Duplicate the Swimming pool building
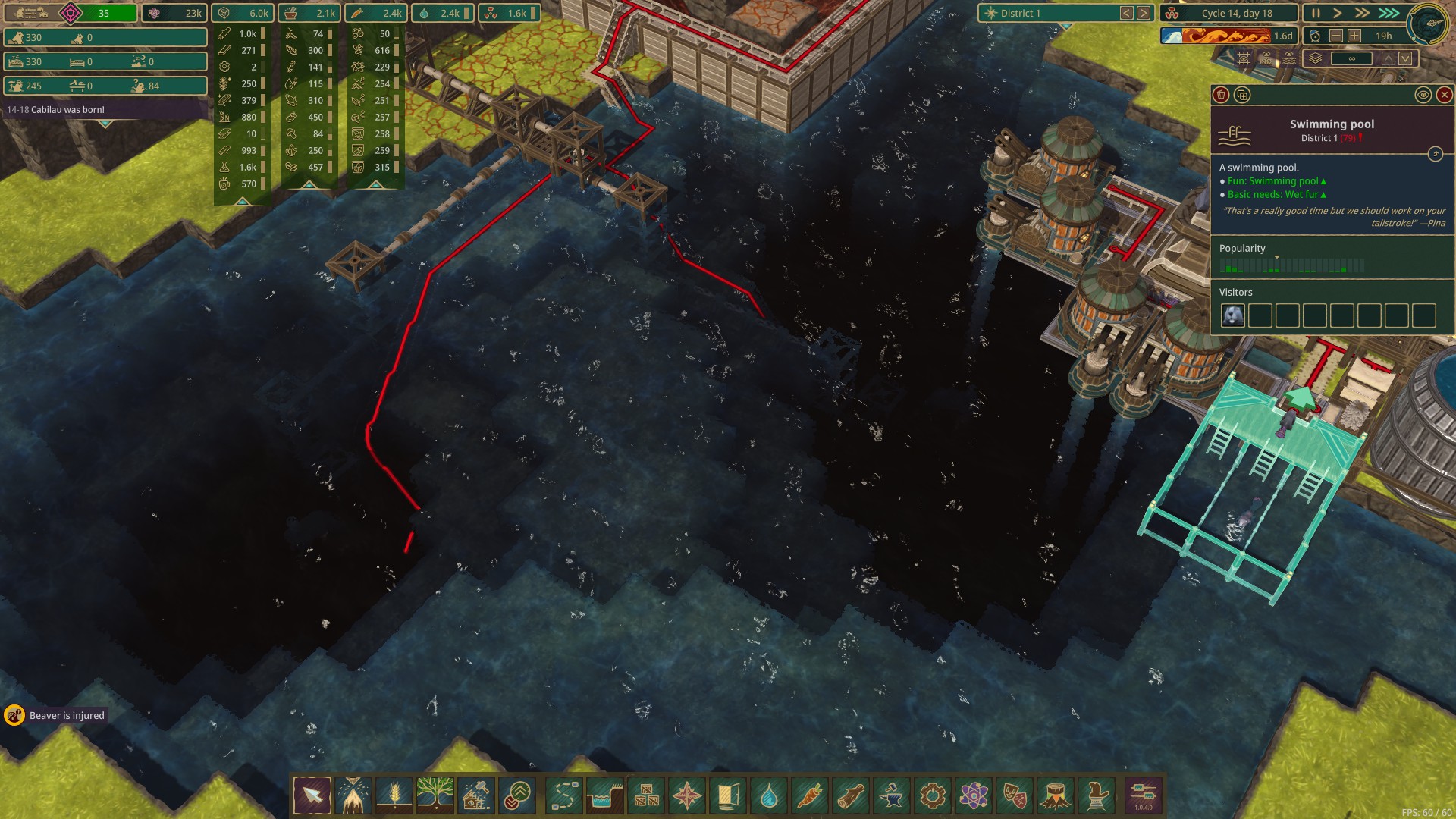The image size is (1456, 819). pyautogui.click(x=1241, y=95)
